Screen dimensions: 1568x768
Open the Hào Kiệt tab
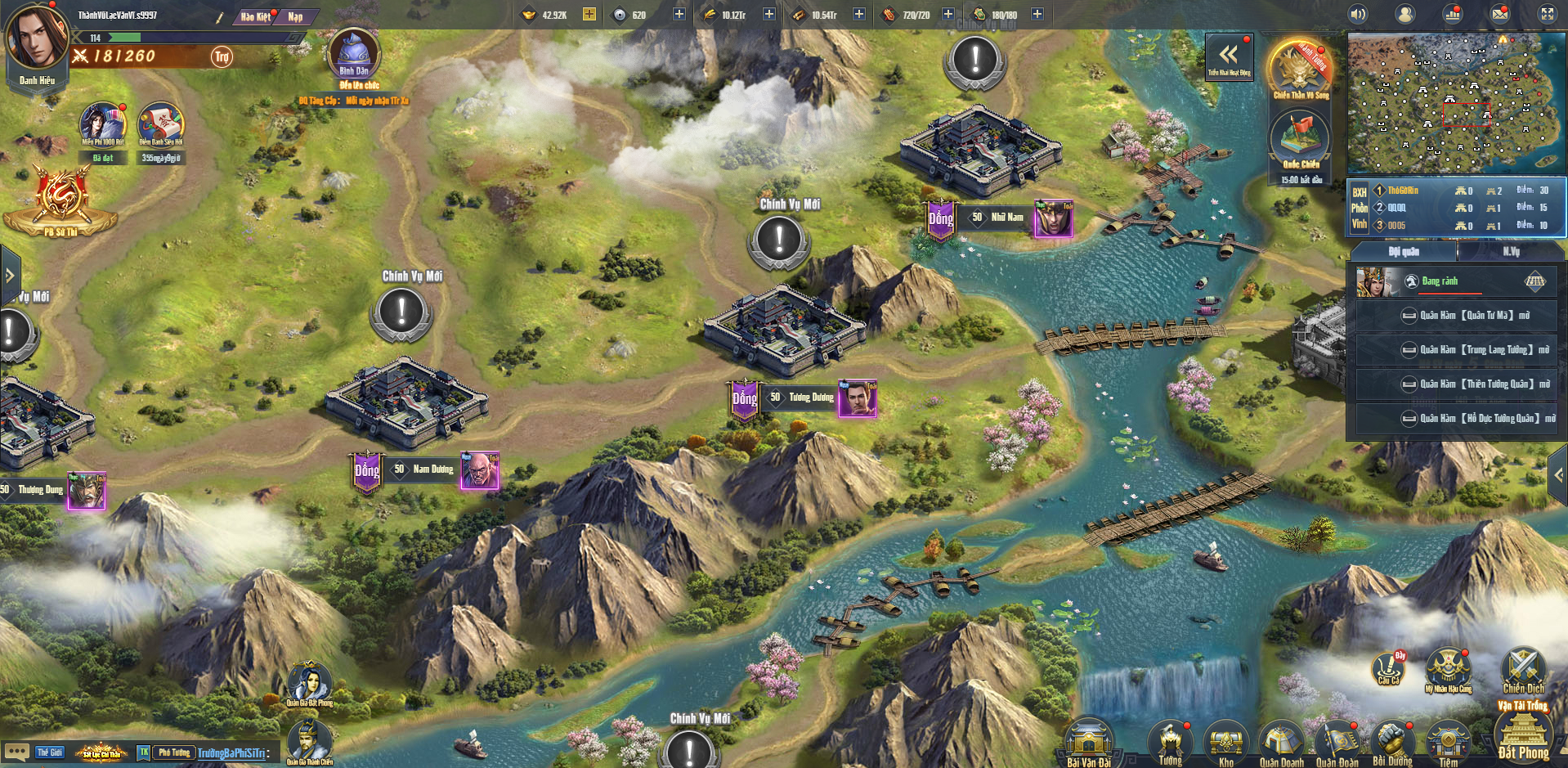coord(256,16)
